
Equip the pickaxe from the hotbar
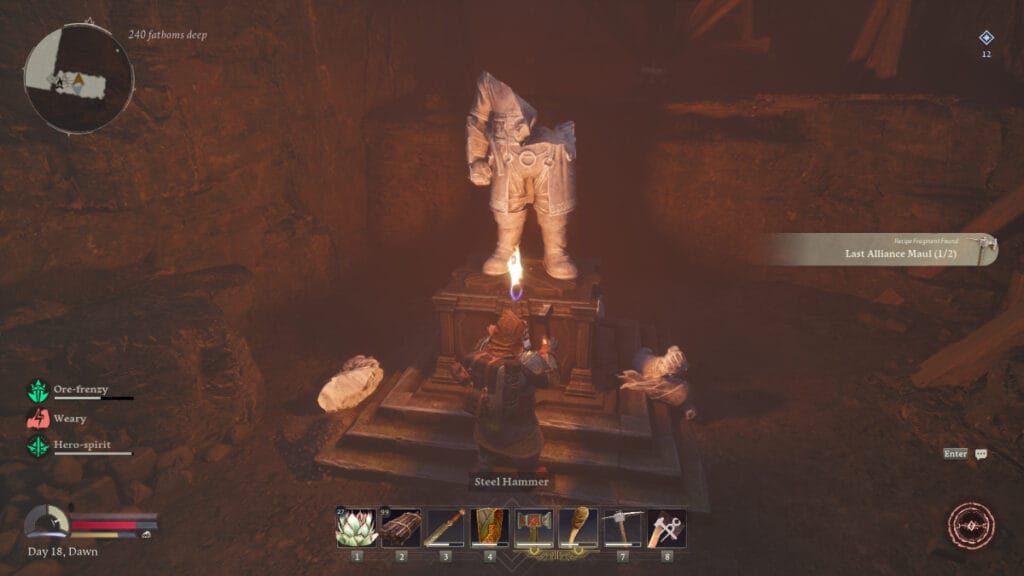point(622,527)
